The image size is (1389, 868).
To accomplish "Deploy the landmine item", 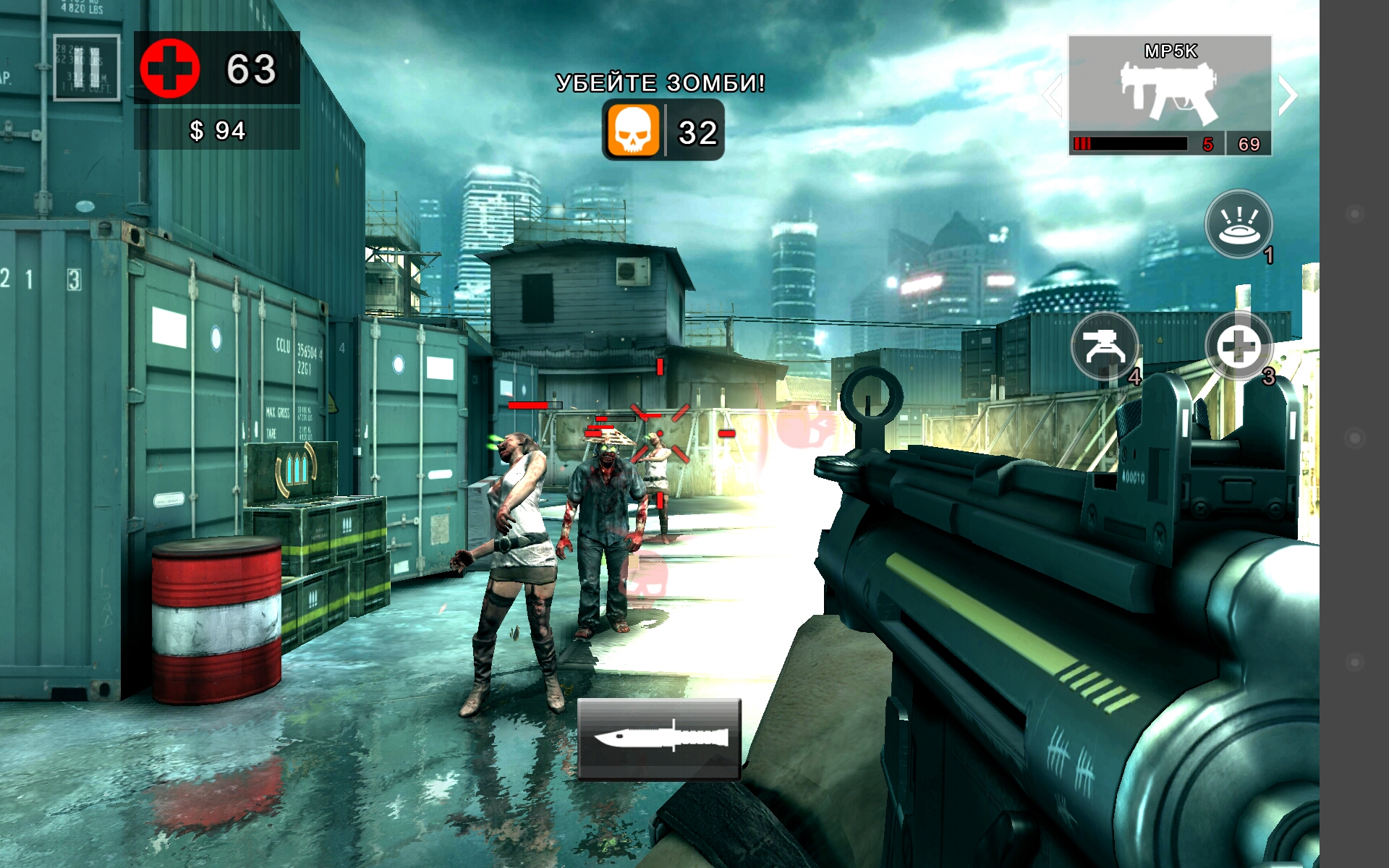I will [x=1239, y=224].
